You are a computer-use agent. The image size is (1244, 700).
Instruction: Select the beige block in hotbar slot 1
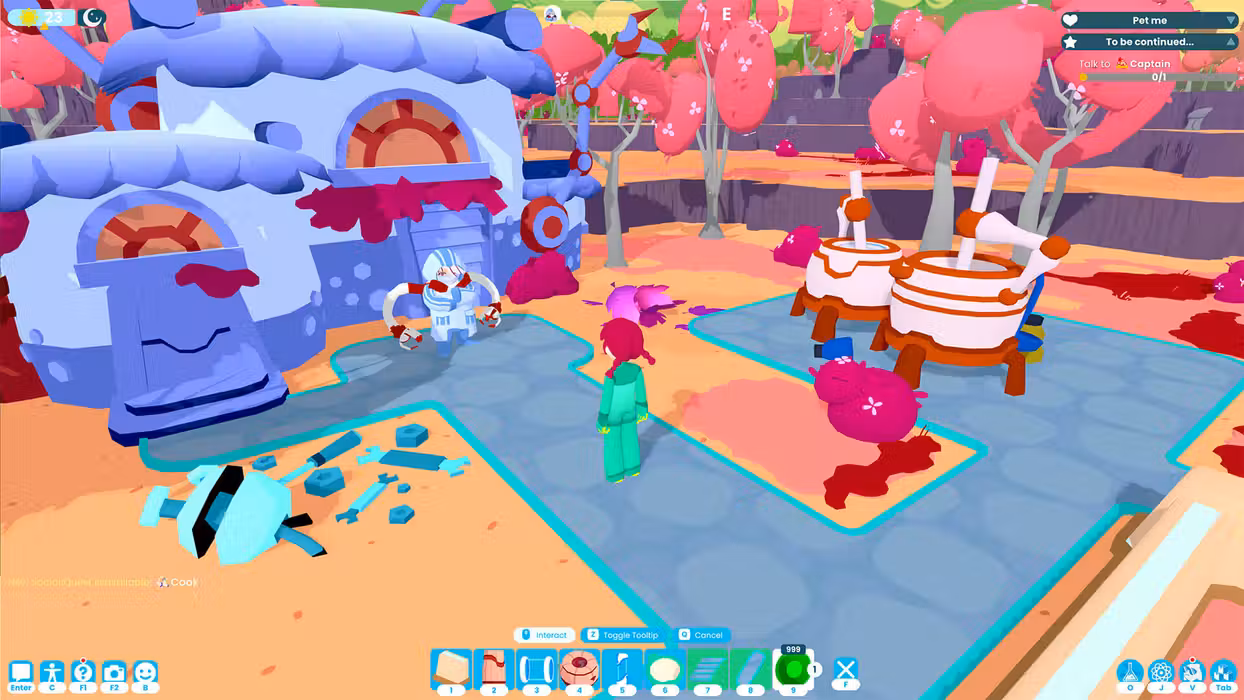451,669
